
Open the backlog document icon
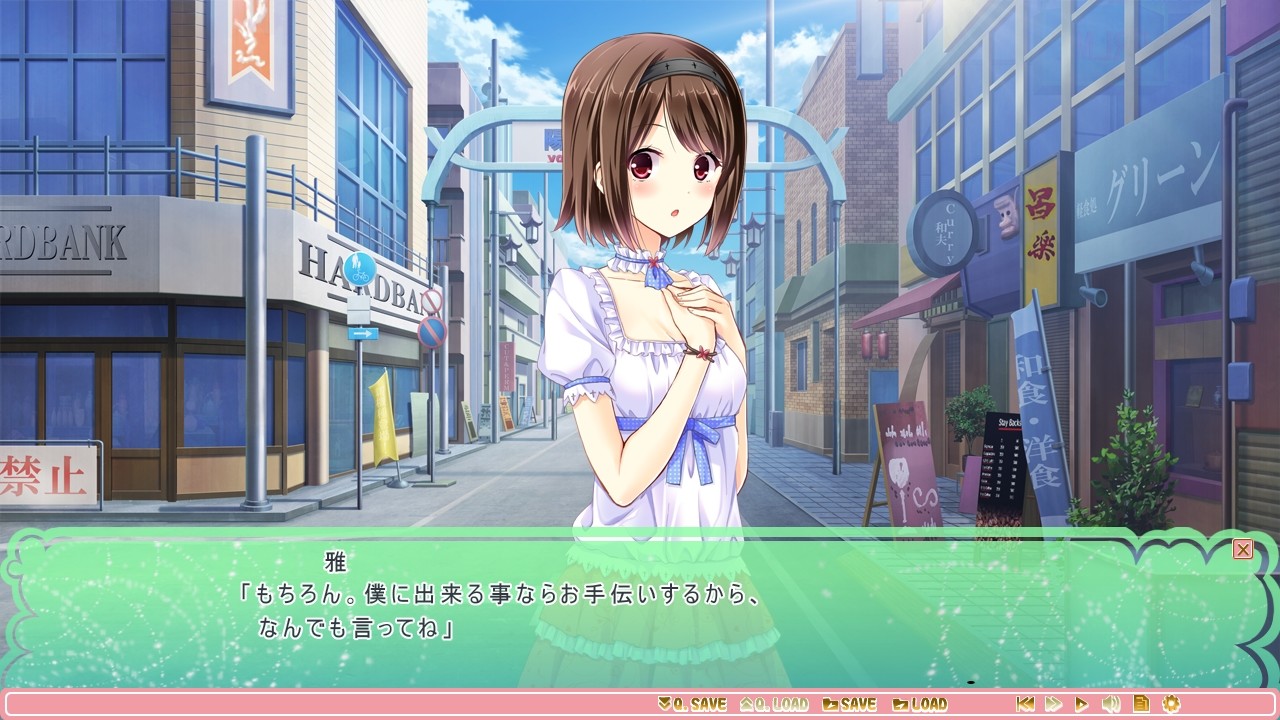click(1141, 704)
